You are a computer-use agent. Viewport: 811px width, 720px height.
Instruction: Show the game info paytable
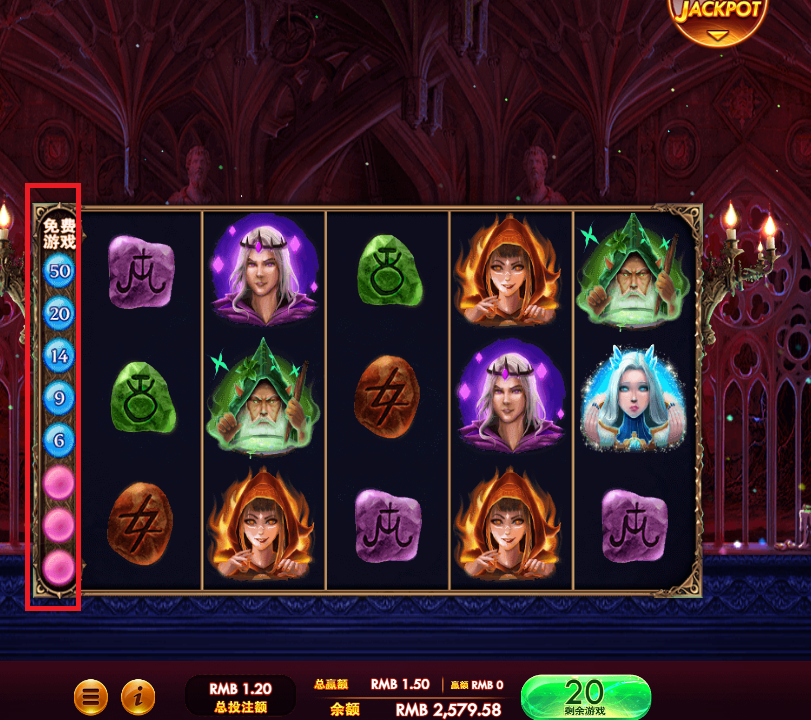(x=138, y=696)
